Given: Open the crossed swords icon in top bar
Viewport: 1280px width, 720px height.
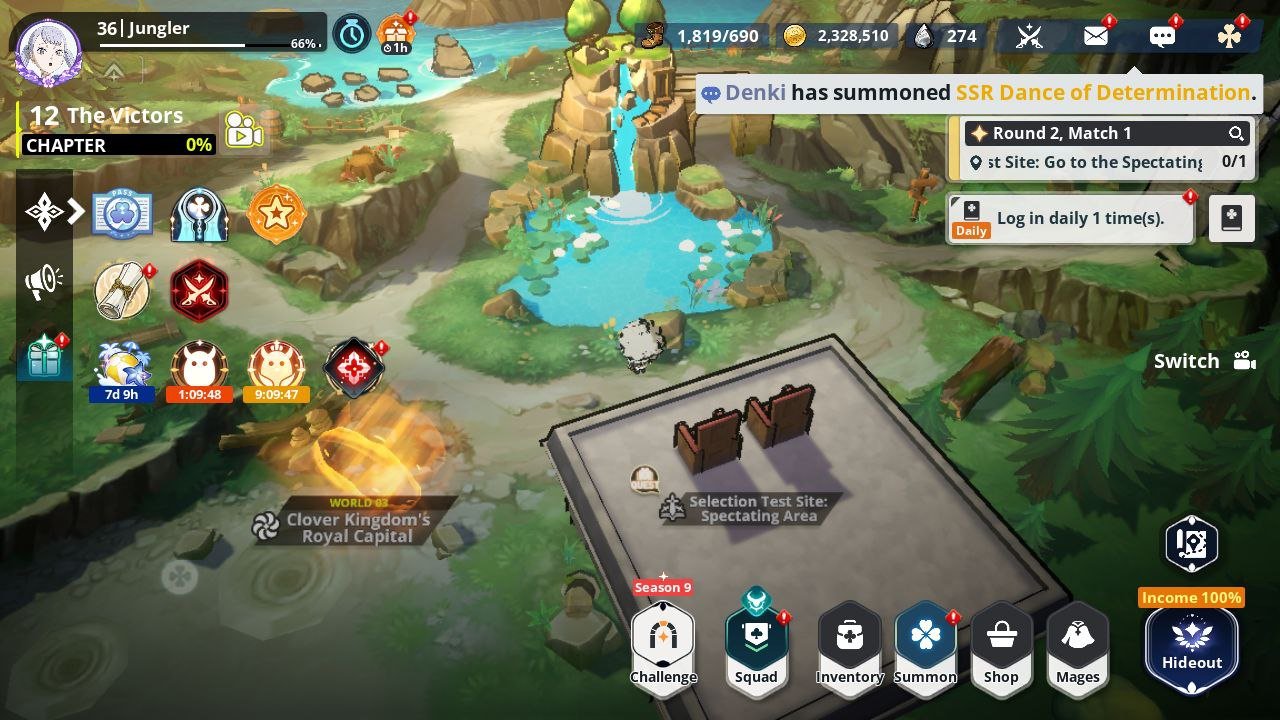Looking at the screenshot, I should click(x=1029, y=37).
